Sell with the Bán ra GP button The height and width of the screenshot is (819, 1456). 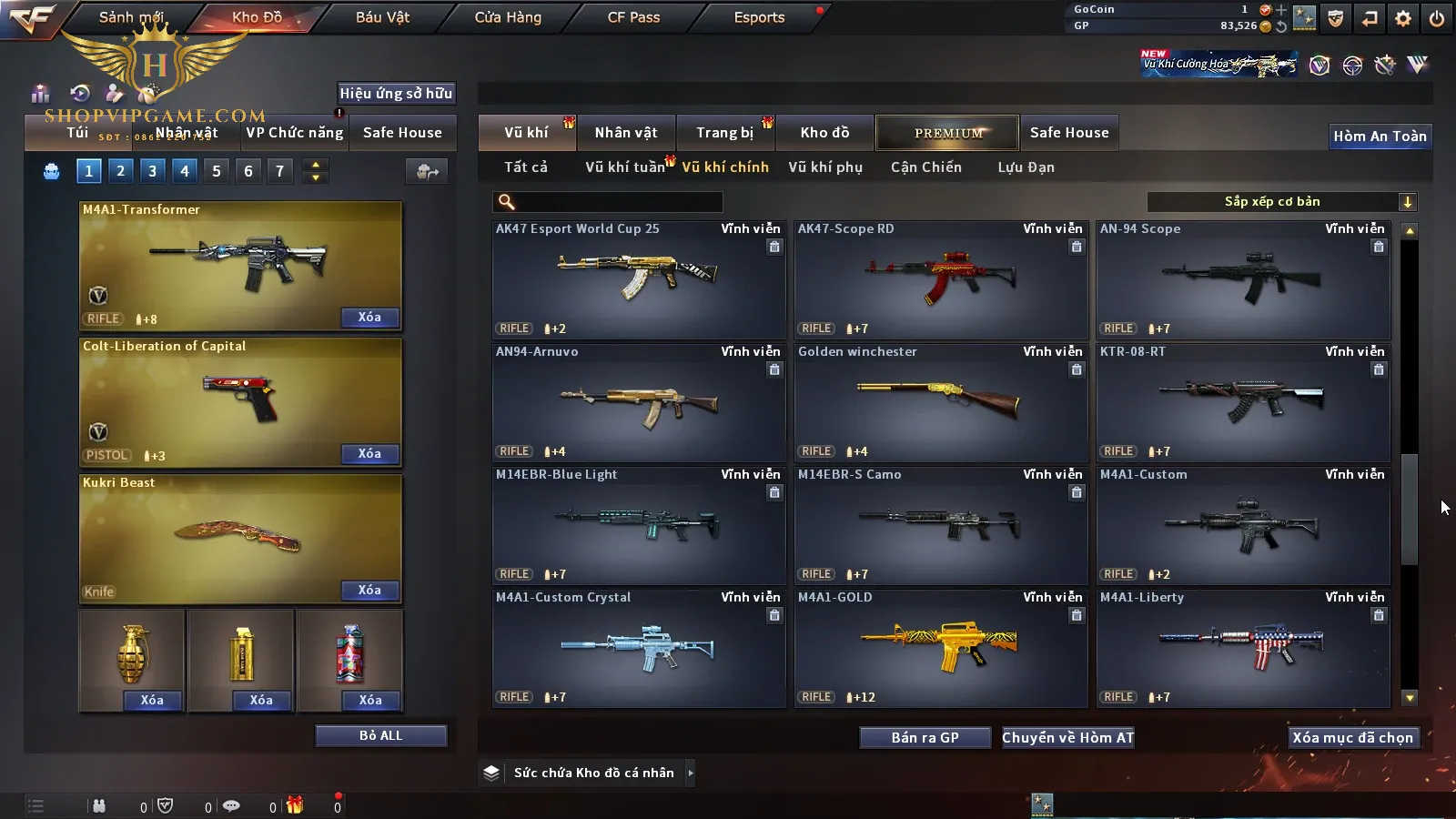925,737
